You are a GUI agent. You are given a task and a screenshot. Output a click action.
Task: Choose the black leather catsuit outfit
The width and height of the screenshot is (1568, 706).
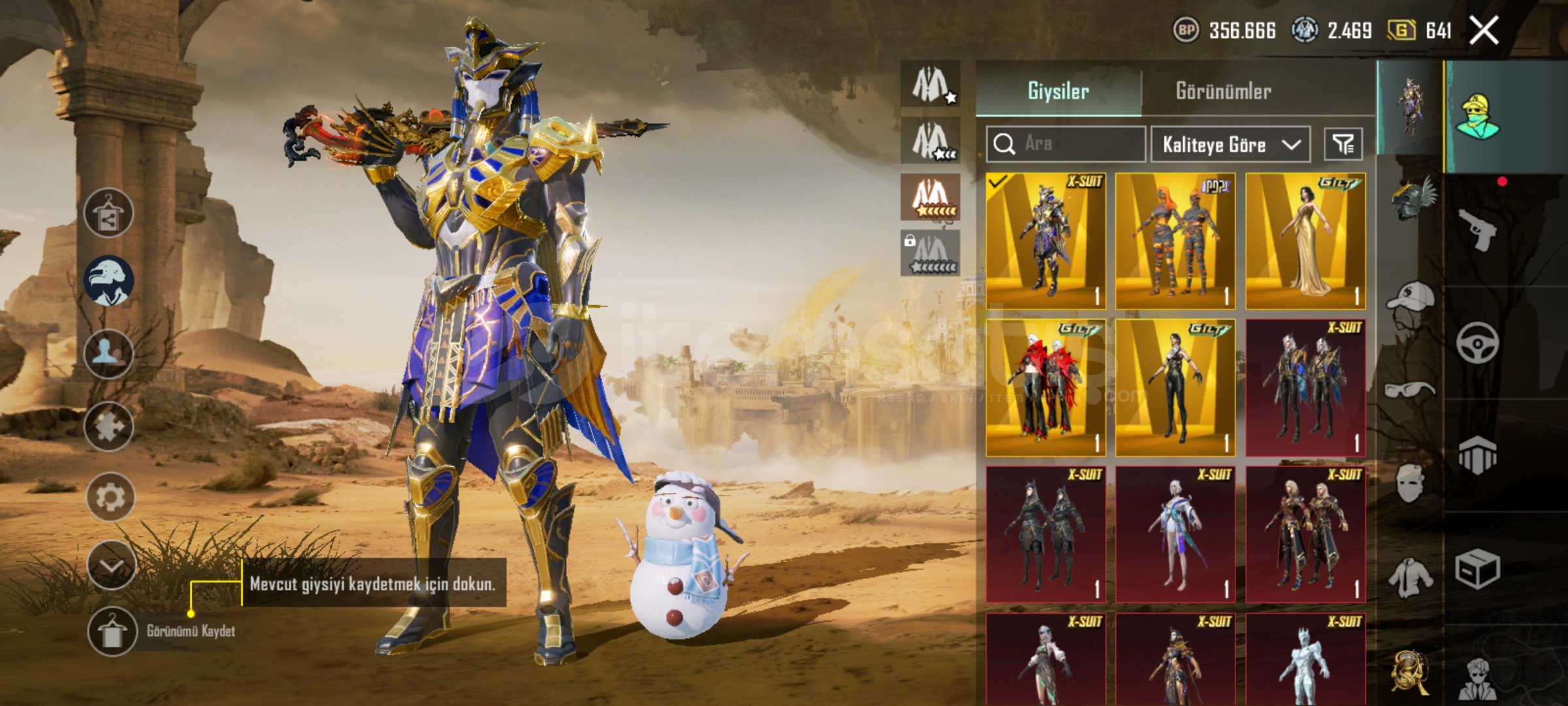[x=1175, y=388]
